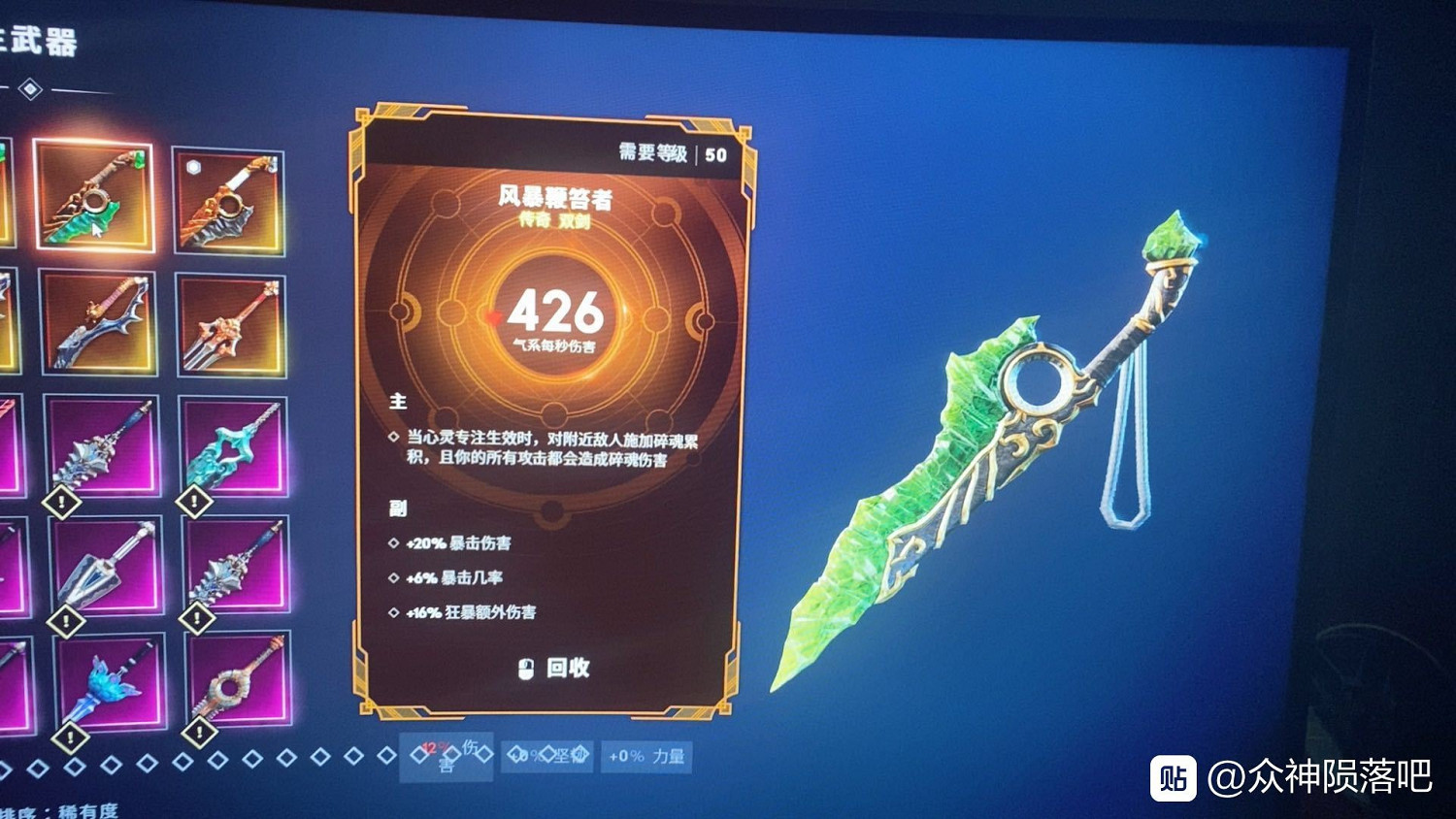The height and width of the screenshot is (819, 1456).
Task: Click the orange twin-blade weapon icon
Action: [x=230, y=330]
